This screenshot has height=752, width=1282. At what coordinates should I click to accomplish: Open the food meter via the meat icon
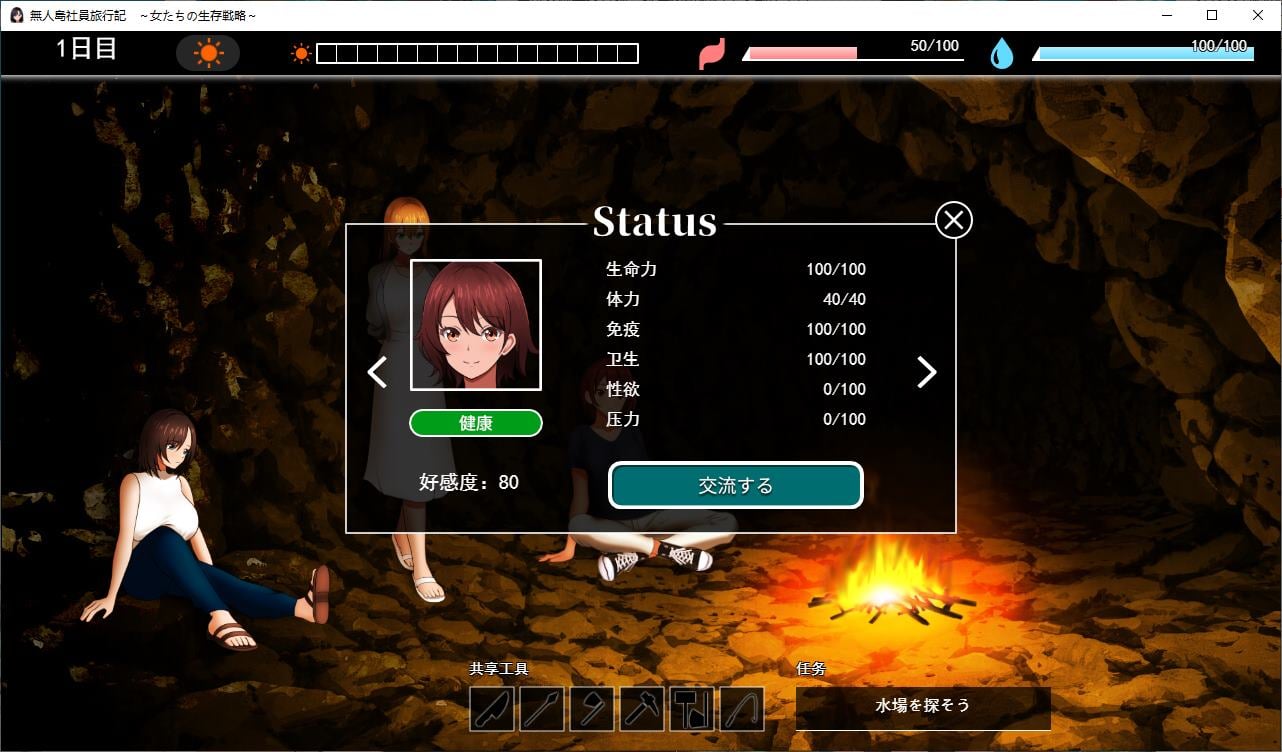[x=712, y=53]
